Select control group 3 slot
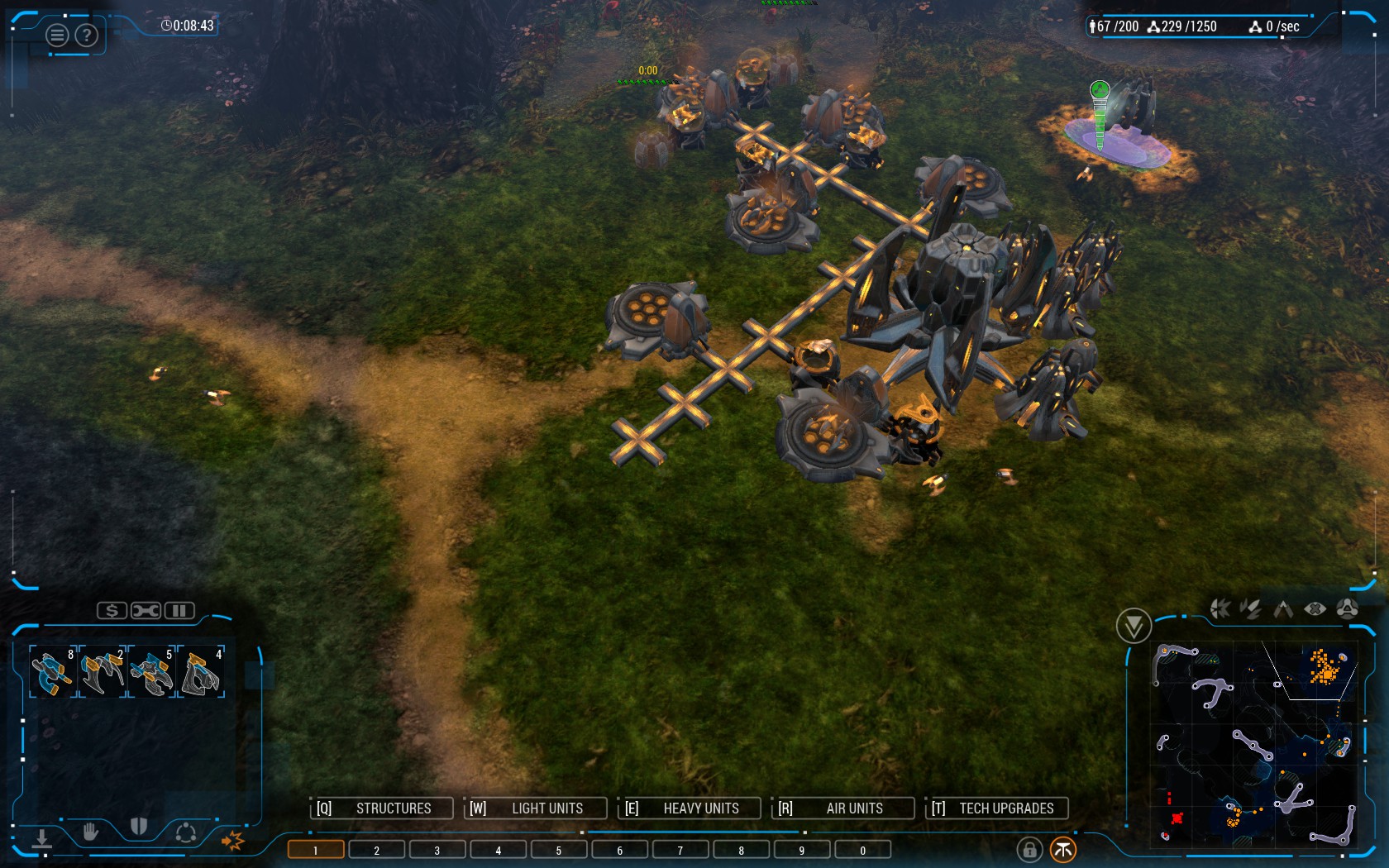The height and width of the screenshot is (868, 1389). [437, 850]
